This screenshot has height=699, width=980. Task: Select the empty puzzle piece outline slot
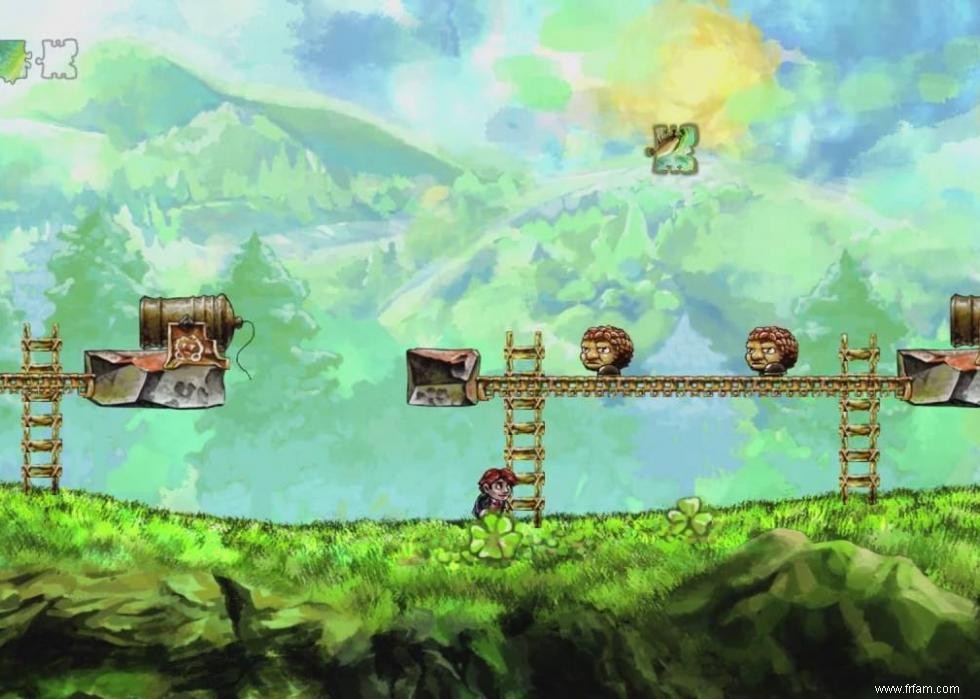[x=57, y=59]
